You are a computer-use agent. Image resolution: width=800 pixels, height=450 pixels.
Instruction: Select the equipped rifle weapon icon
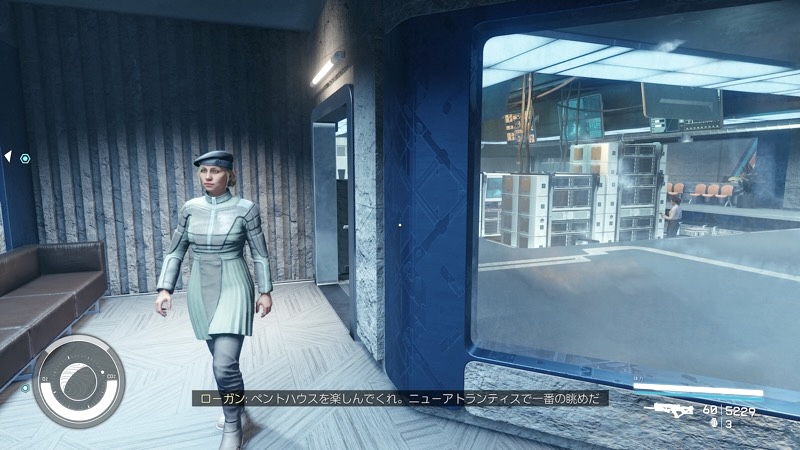(671, 409)
